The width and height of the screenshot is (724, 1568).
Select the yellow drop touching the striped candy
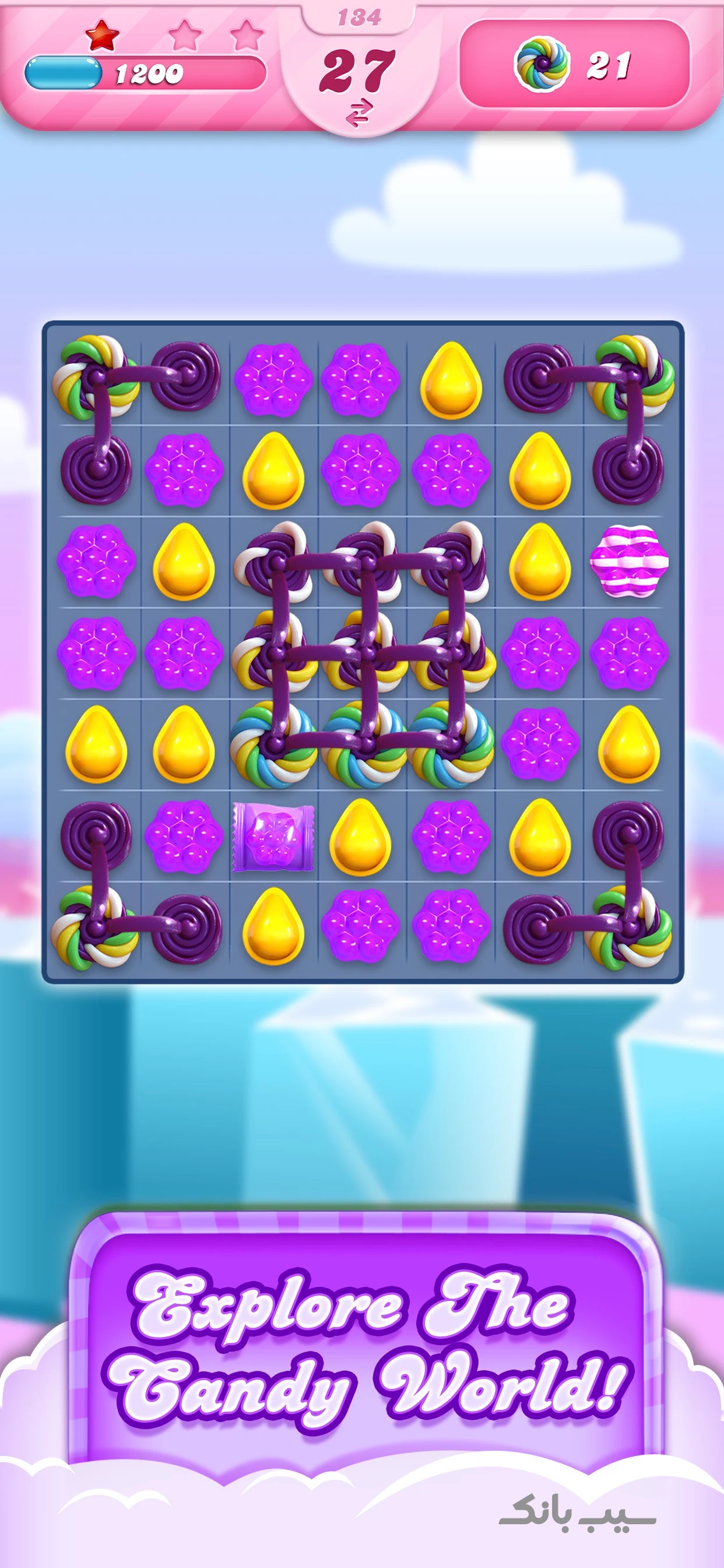click(540, 561)
